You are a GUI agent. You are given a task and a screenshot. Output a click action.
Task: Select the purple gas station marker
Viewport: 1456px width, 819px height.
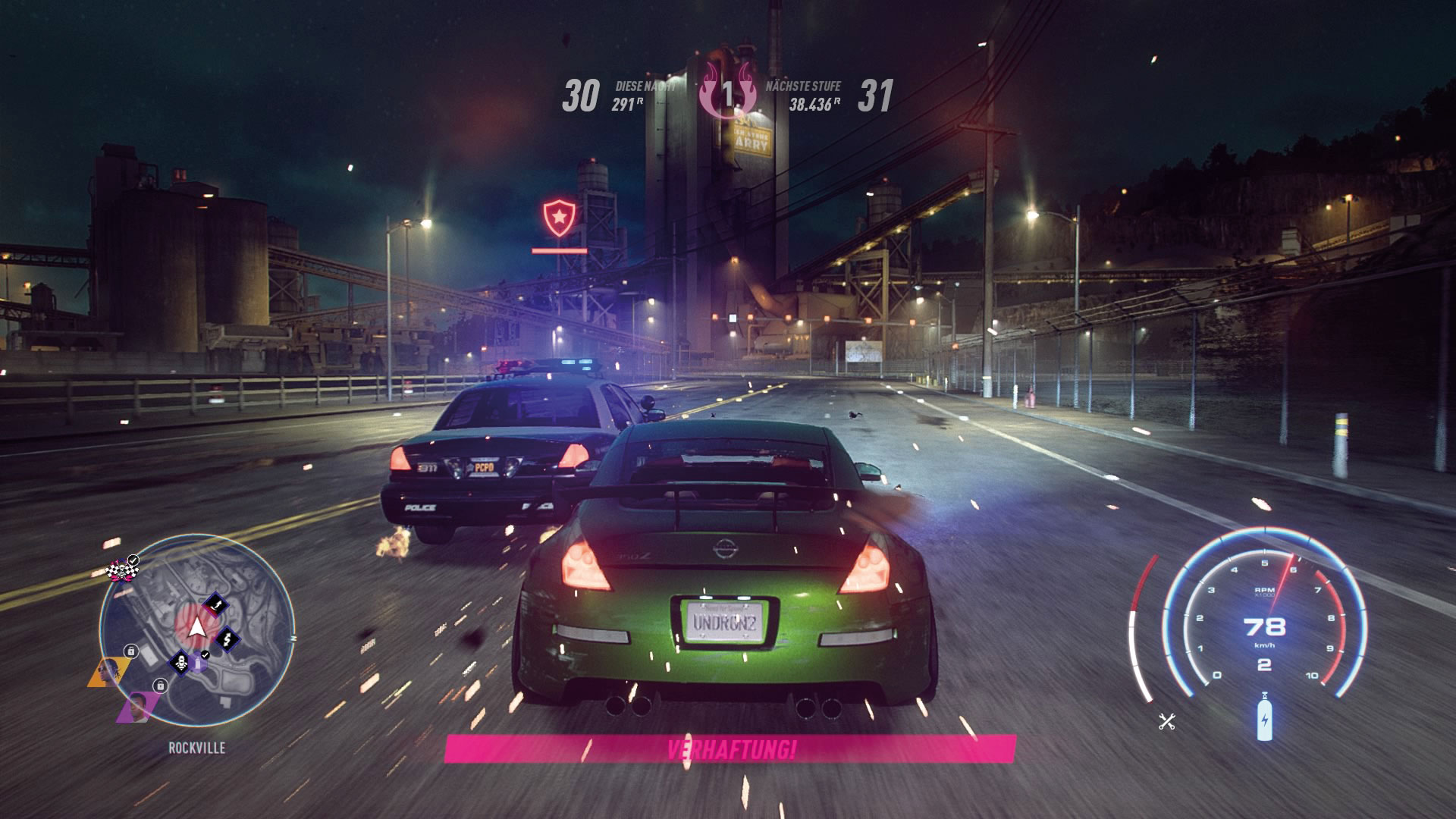click(x=199, y=664)
